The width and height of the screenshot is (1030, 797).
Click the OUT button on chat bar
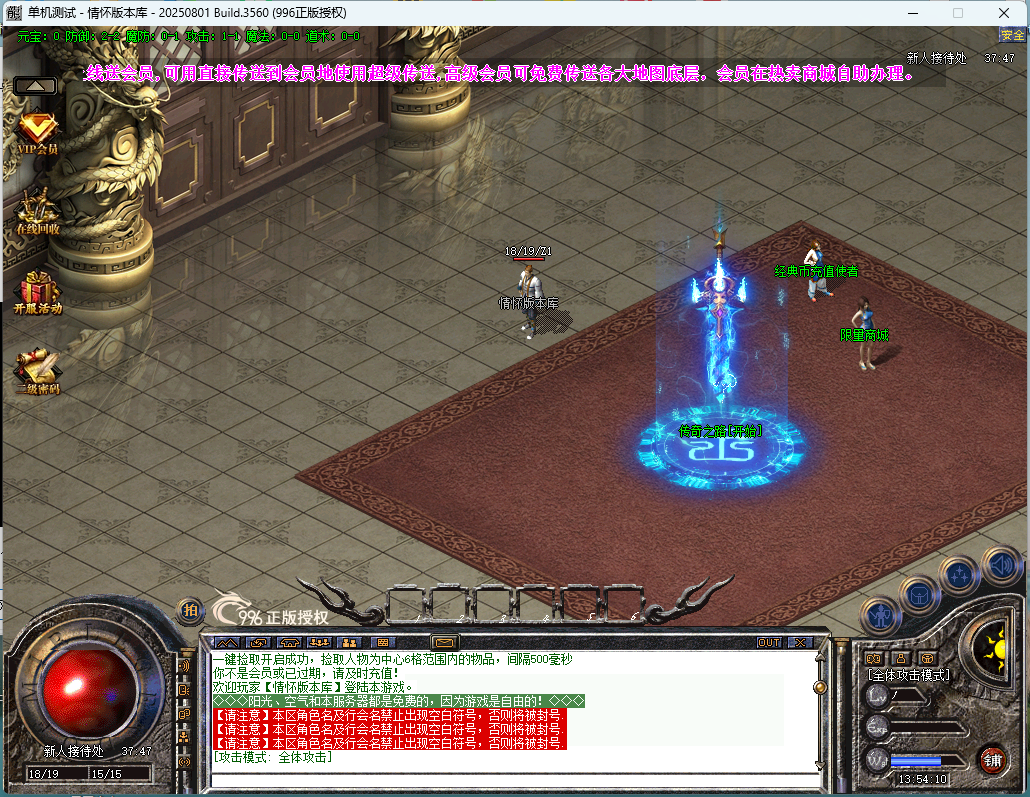pos(768,642)
